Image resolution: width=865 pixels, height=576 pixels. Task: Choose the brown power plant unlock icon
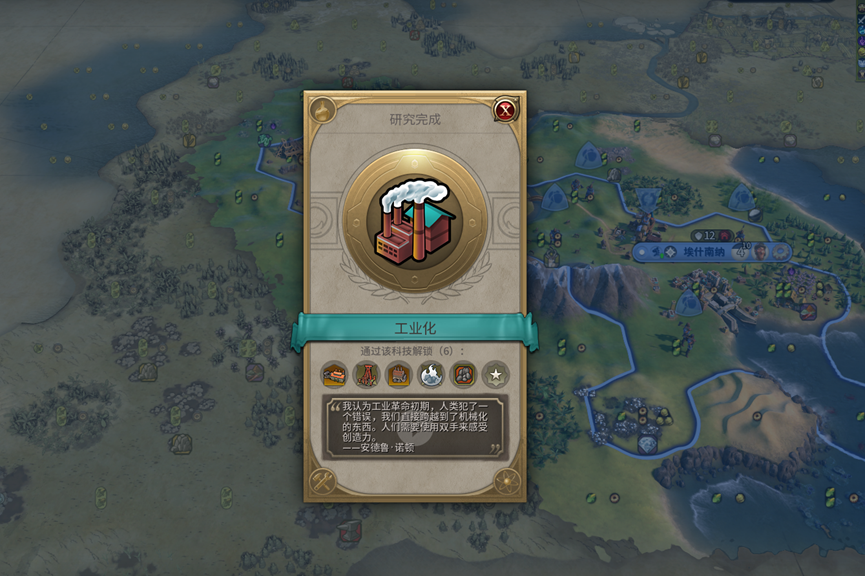[398, 375]
